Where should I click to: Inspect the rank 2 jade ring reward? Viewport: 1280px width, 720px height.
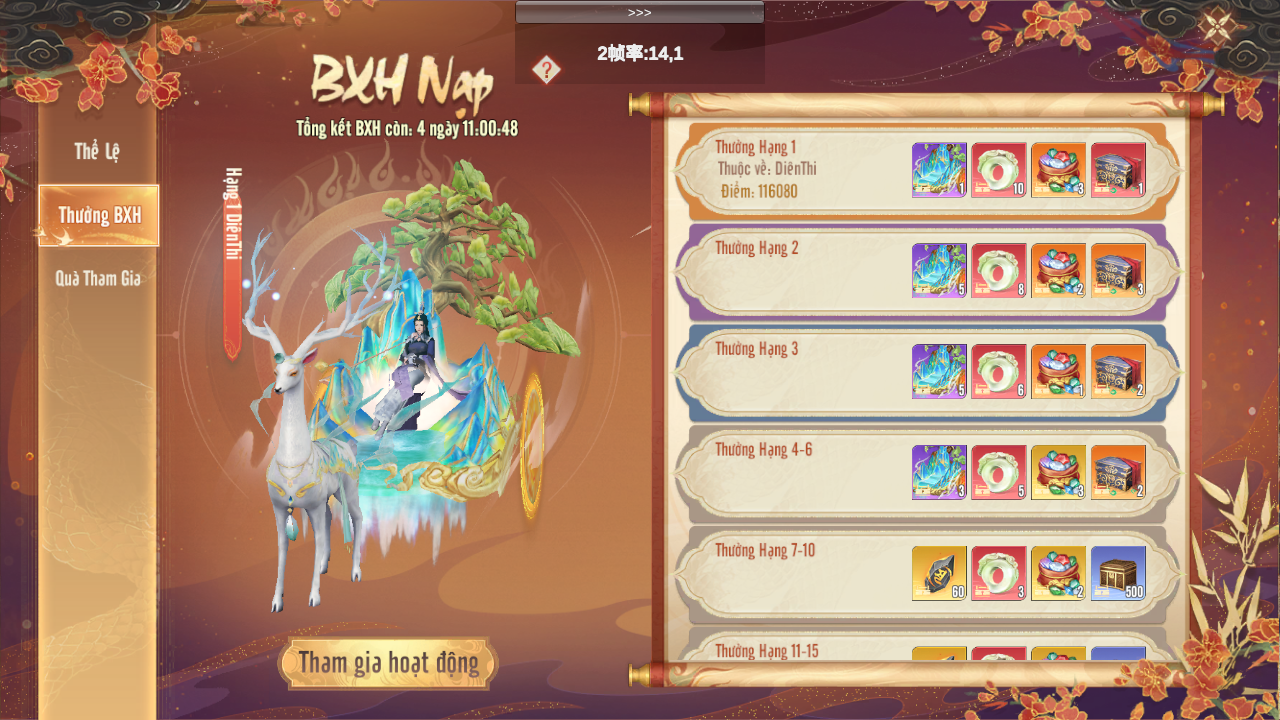pyautogui.click(x=999, y=271)
